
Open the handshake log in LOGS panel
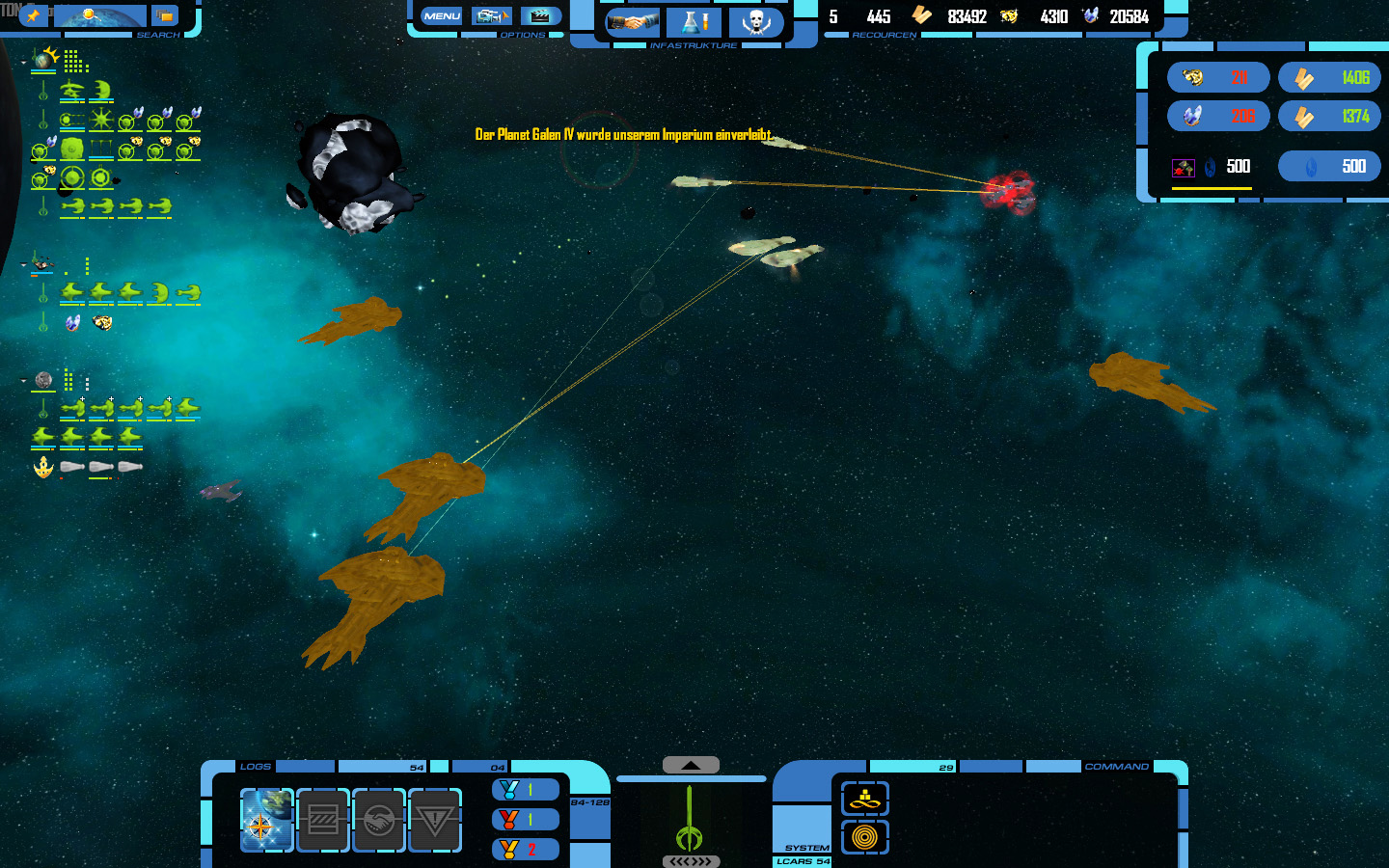378,820
